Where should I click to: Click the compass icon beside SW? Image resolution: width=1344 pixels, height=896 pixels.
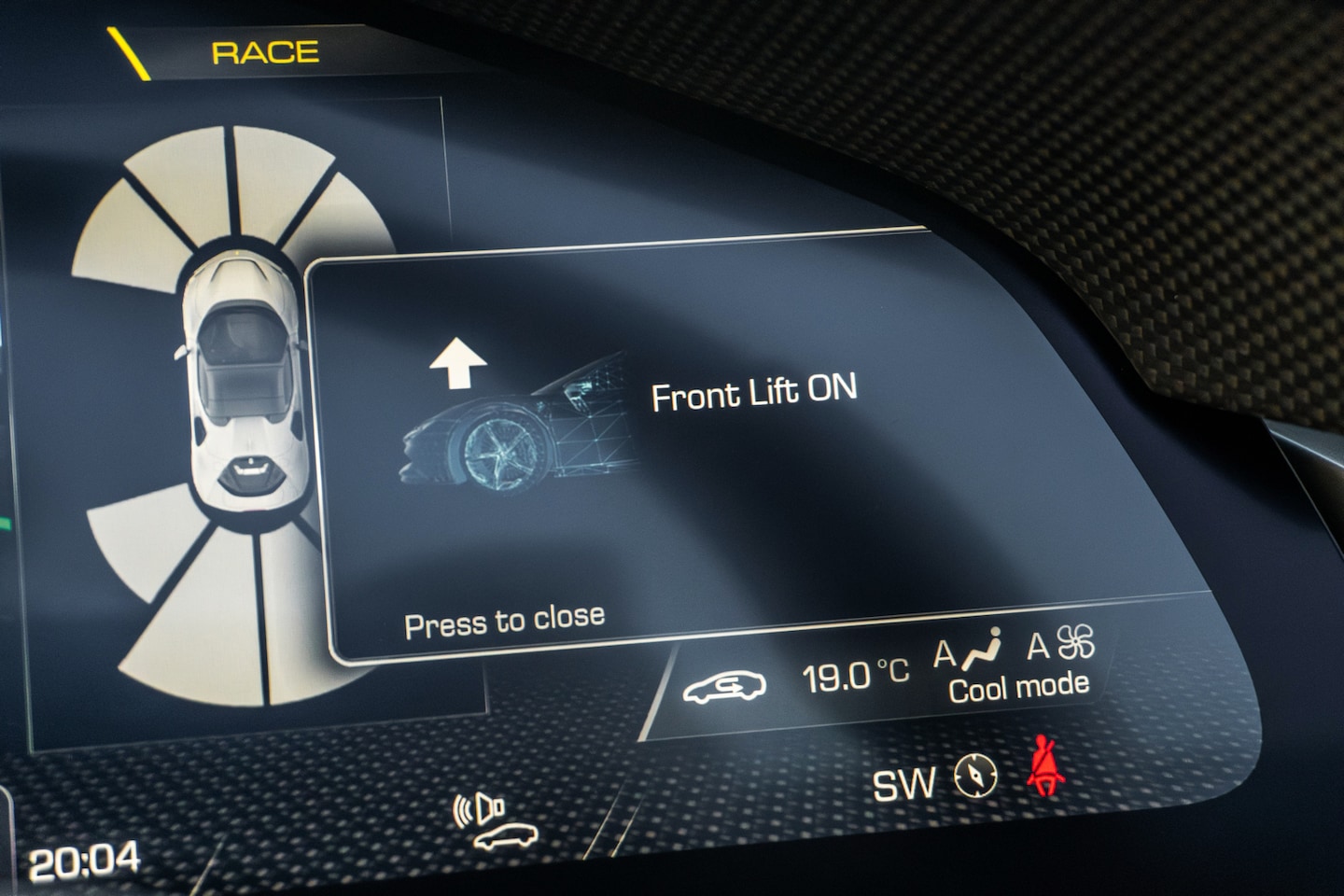click(x=976, y=777)
